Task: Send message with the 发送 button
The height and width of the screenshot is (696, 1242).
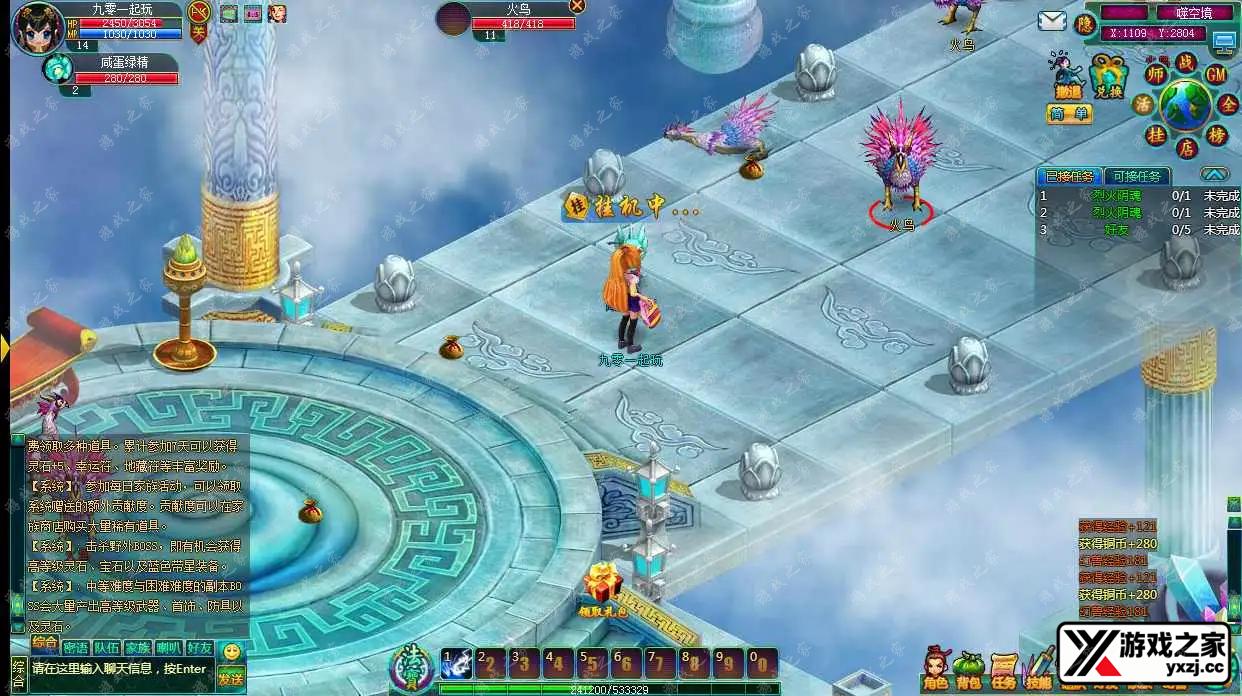Action: coord(231,678)
